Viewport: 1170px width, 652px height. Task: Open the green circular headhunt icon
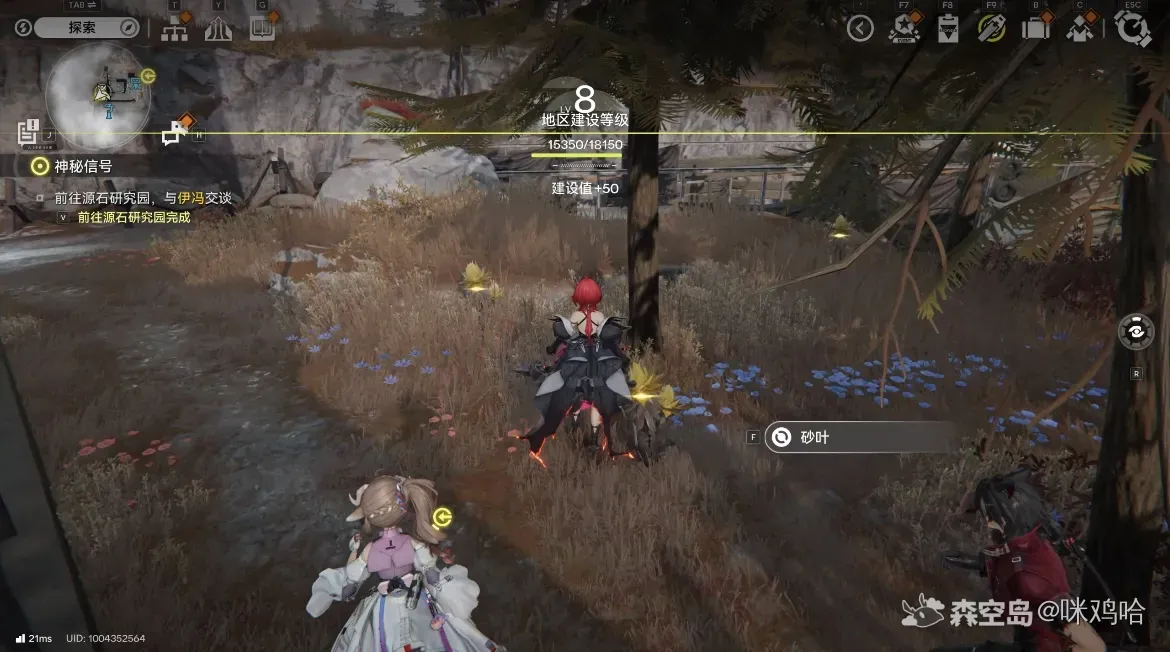pyautogui.click(x=991, y=29)
